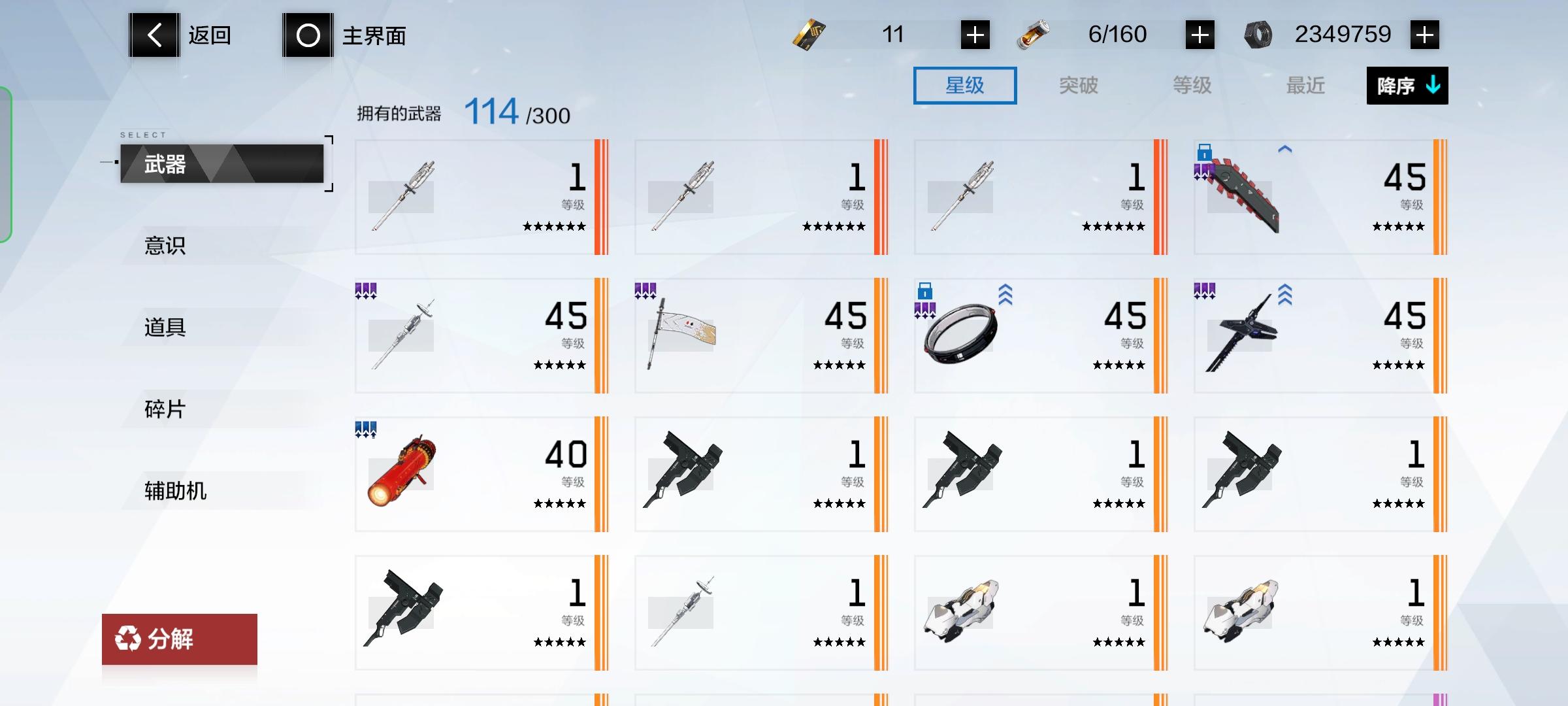The width and height of the screenshot is (1568, 706).
Task: Toggle 降序 descending sort order
Action: (x=1406, y=85)
